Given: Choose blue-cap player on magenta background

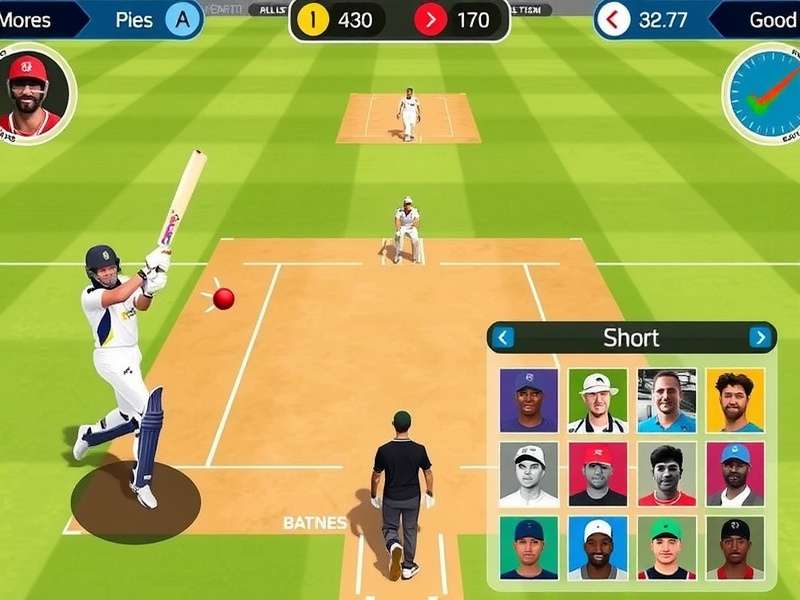Looking at the screenshot, I should 734,474.
